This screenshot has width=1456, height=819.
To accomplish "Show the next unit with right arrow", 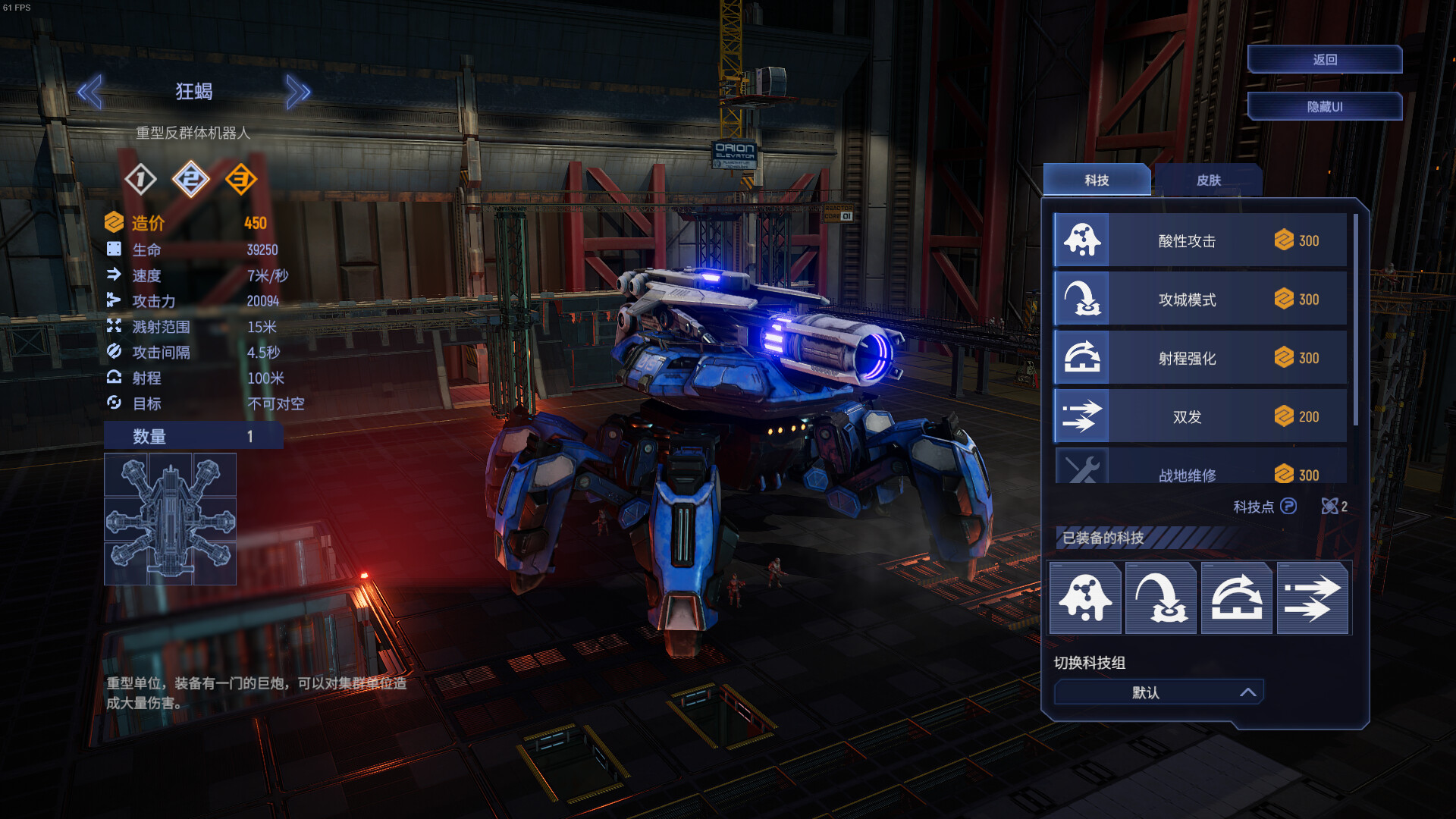I will (298, 92).
